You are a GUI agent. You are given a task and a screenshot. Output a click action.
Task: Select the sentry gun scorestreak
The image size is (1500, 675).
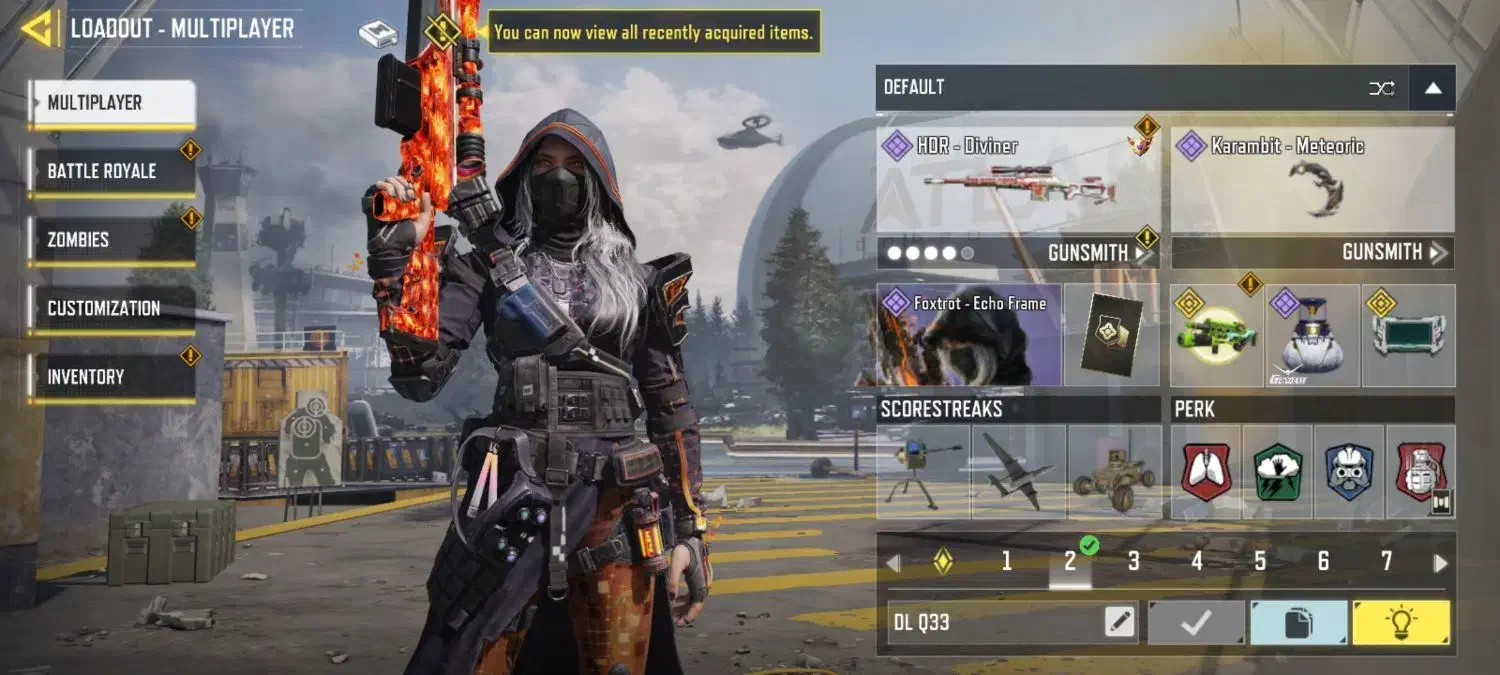coord(922,472)
